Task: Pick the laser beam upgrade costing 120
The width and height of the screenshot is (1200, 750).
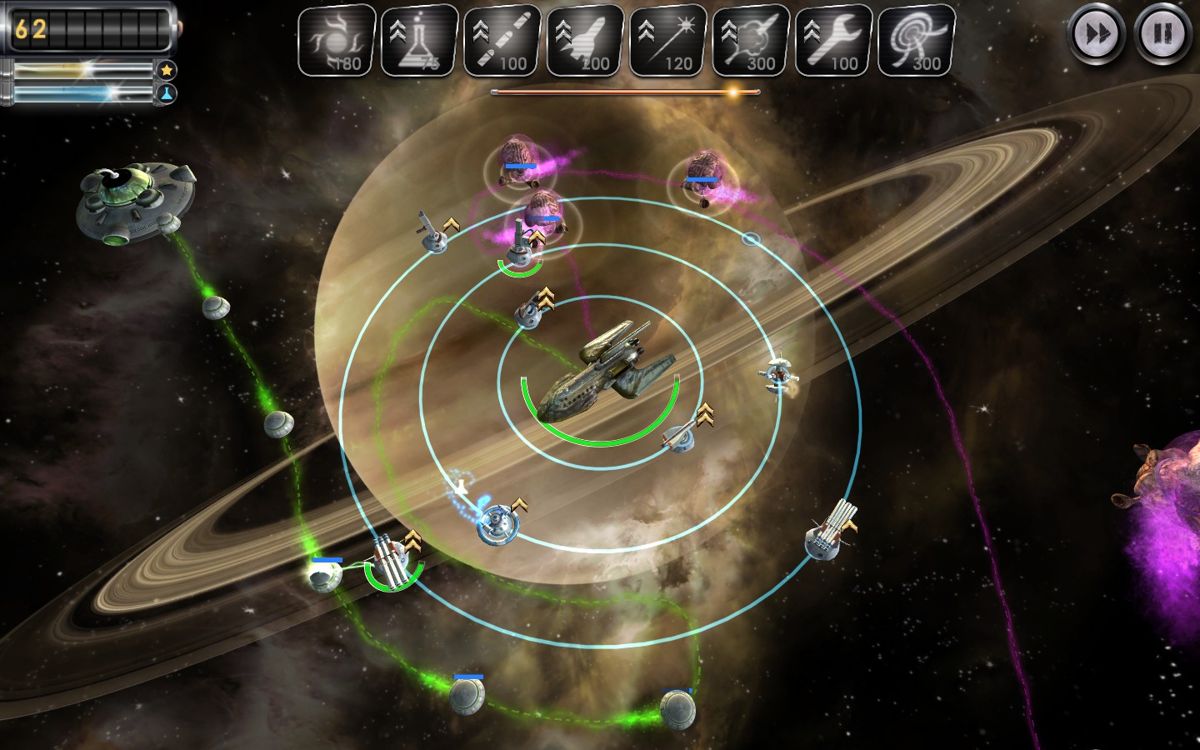Action: pyautogui.click(x=668, y=41)
